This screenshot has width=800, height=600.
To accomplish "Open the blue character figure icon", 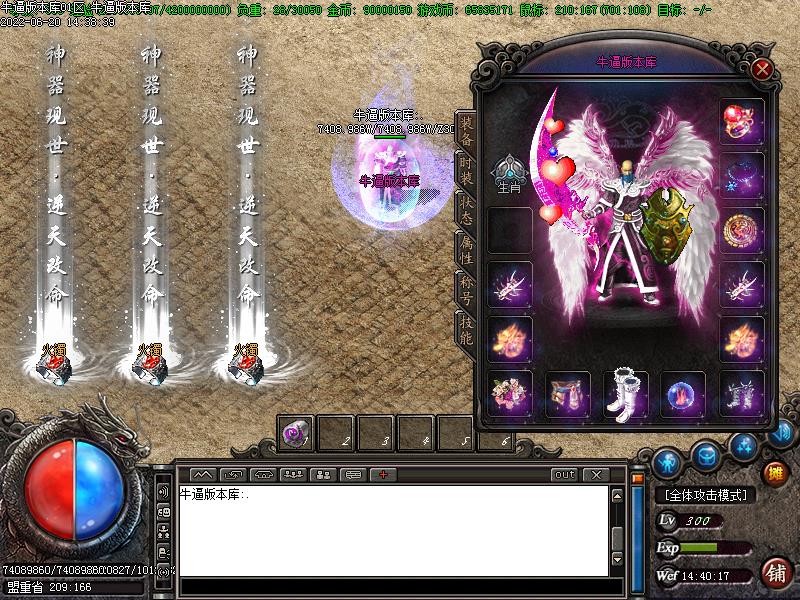I will click(668, 463).
